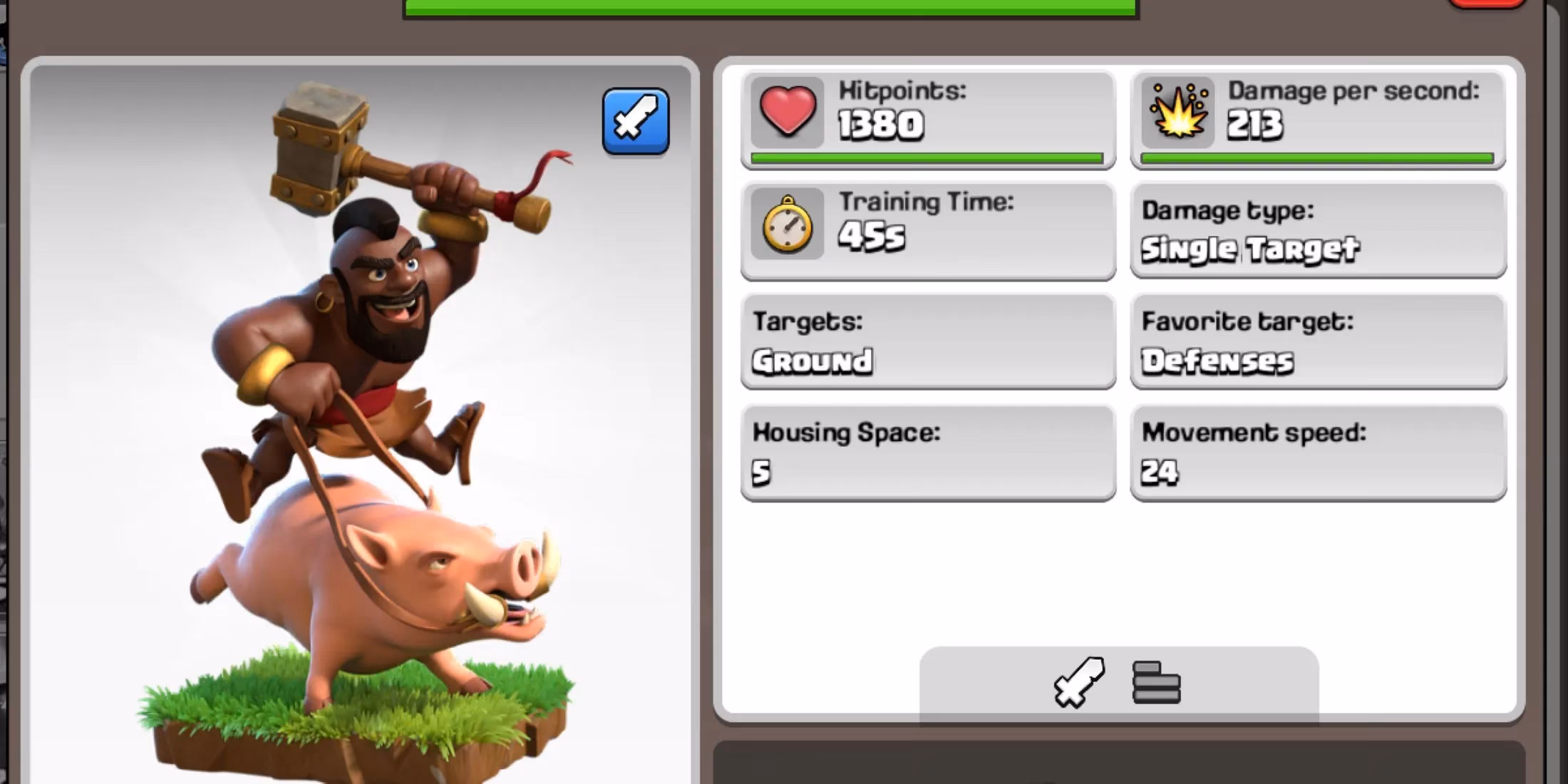Click the Housing Space stat panel
This screenshot has height=784, width=1568.
(x=927, y=450)
